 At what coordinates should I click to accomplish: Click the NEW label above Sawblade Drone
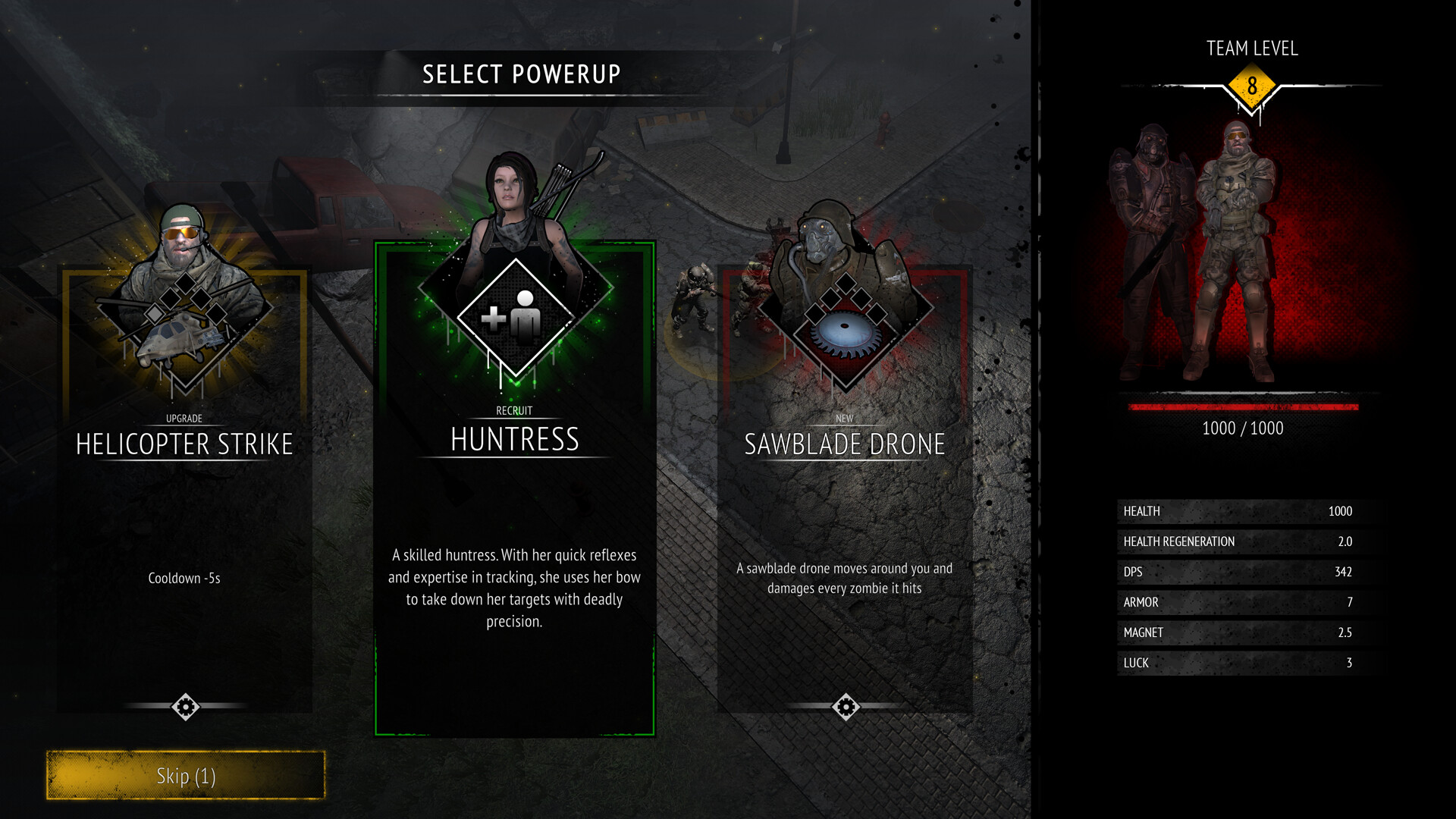pyautogui.click(x=844, y=418)
